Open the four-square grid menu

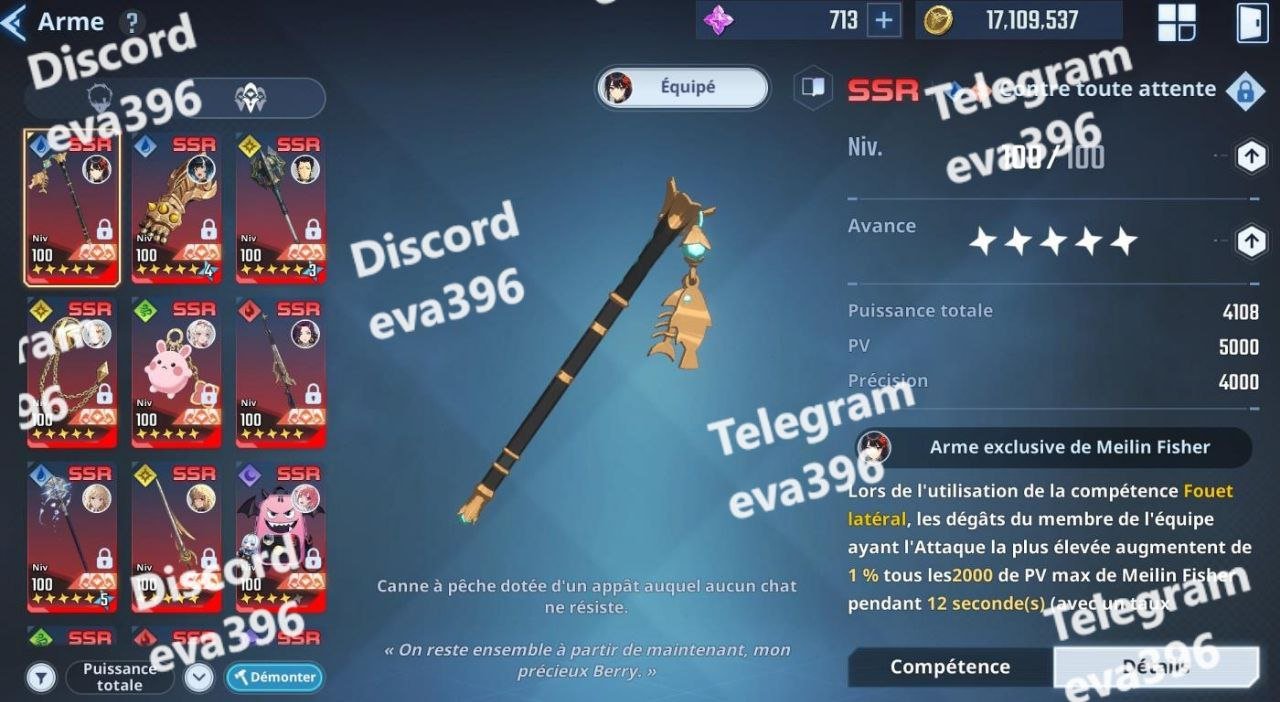[1177, 22]
